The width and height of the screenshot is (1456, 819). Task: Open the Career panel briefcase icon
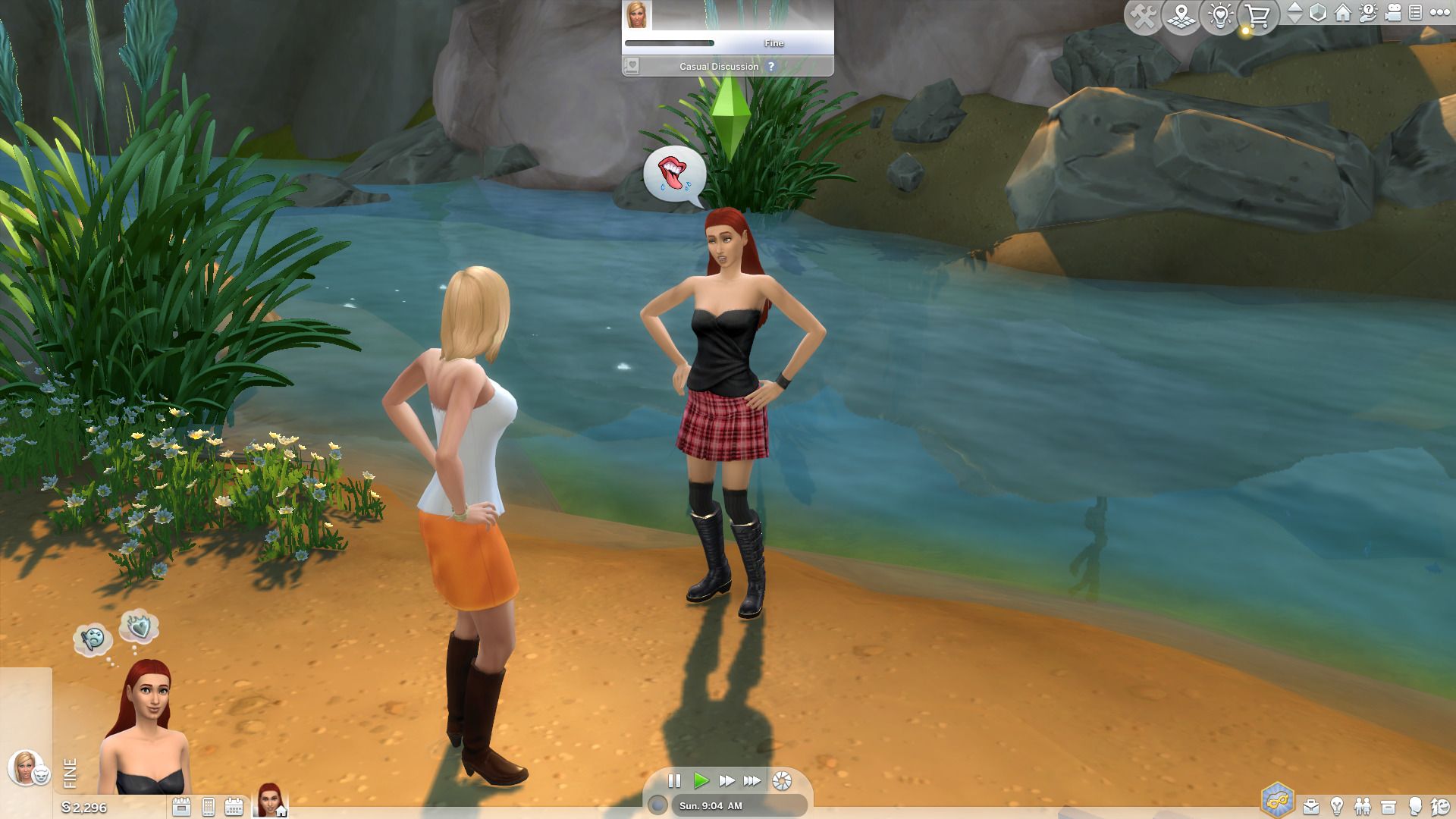pyautogui.click(x=1310, y=806)
